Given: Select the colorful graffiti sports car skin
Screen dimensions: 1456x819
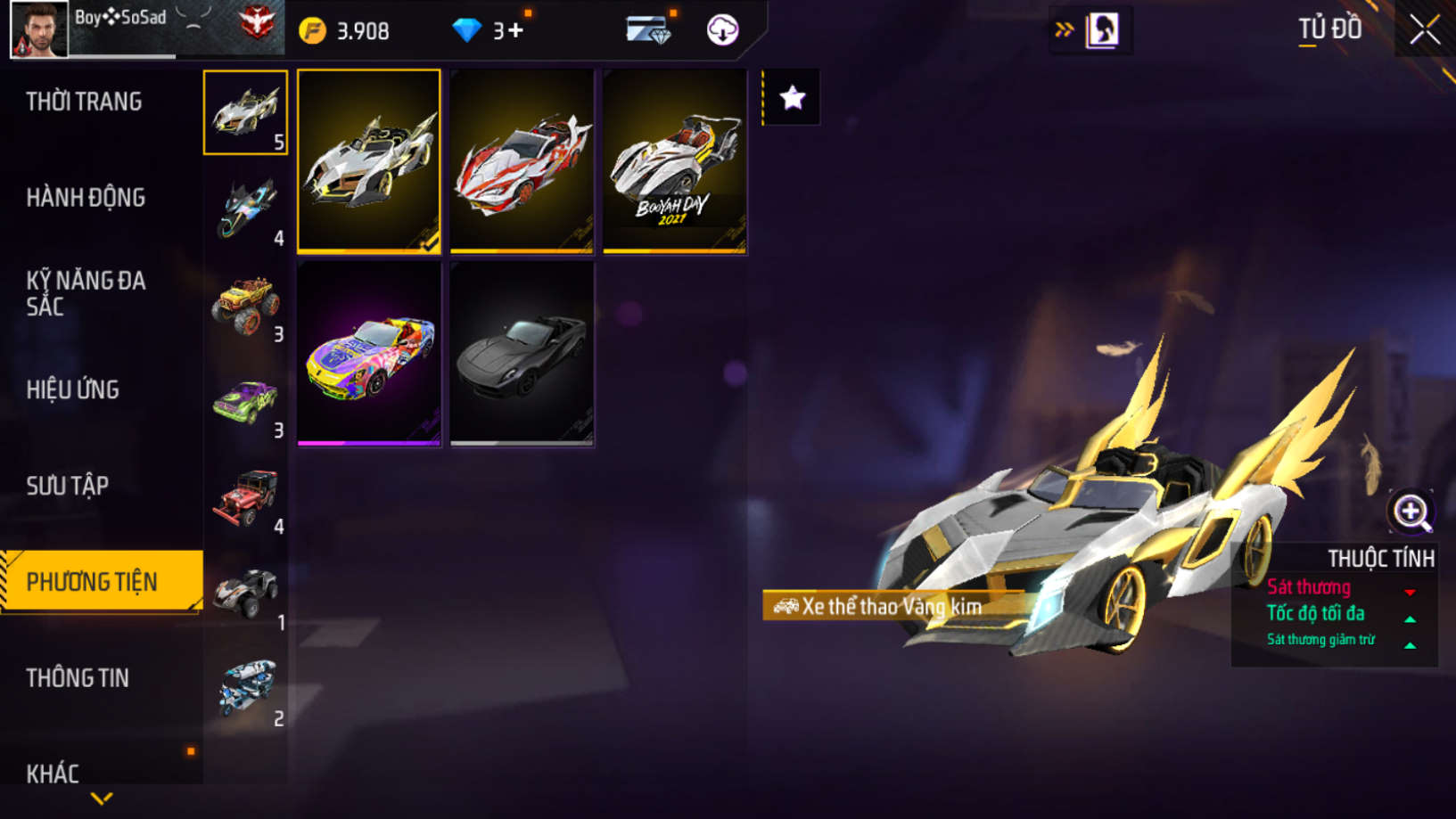Looking at the screenshot, I should (x=369, y=354).
